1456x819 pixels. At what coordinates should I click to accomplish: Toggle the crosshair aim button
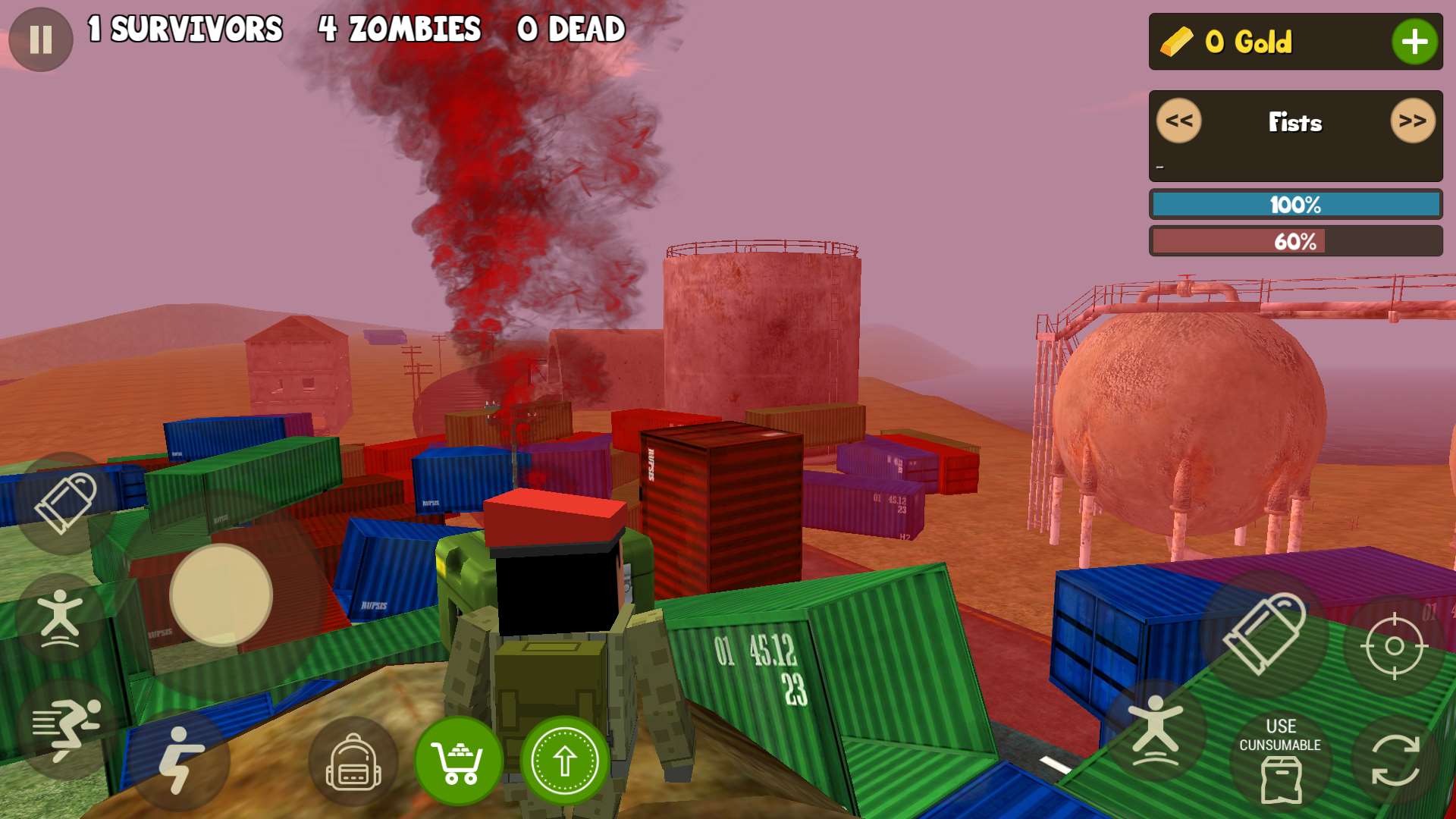tap(1394, 646)
